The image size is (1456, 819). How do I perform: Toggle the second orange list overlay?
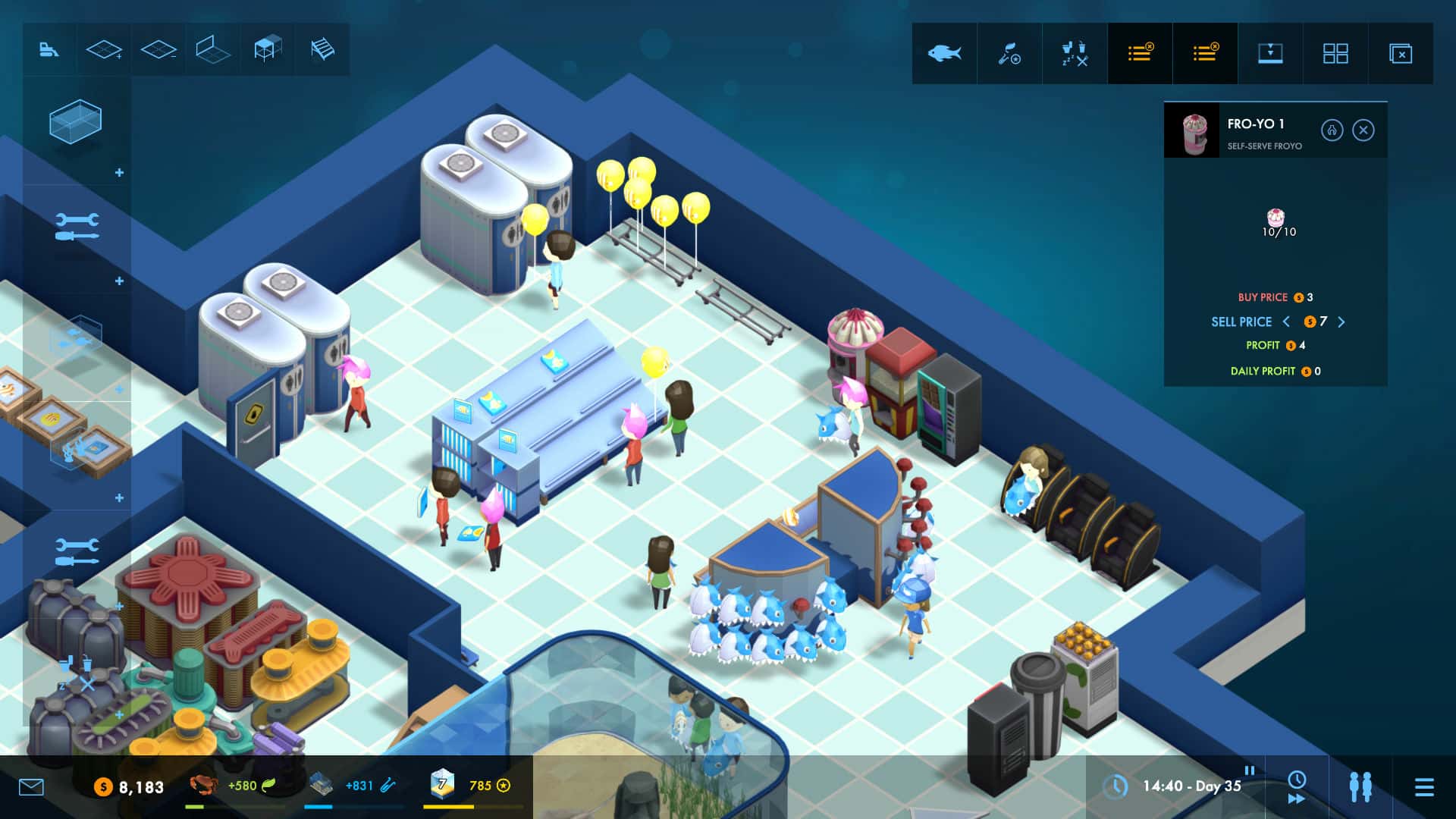click(1205, 53)
